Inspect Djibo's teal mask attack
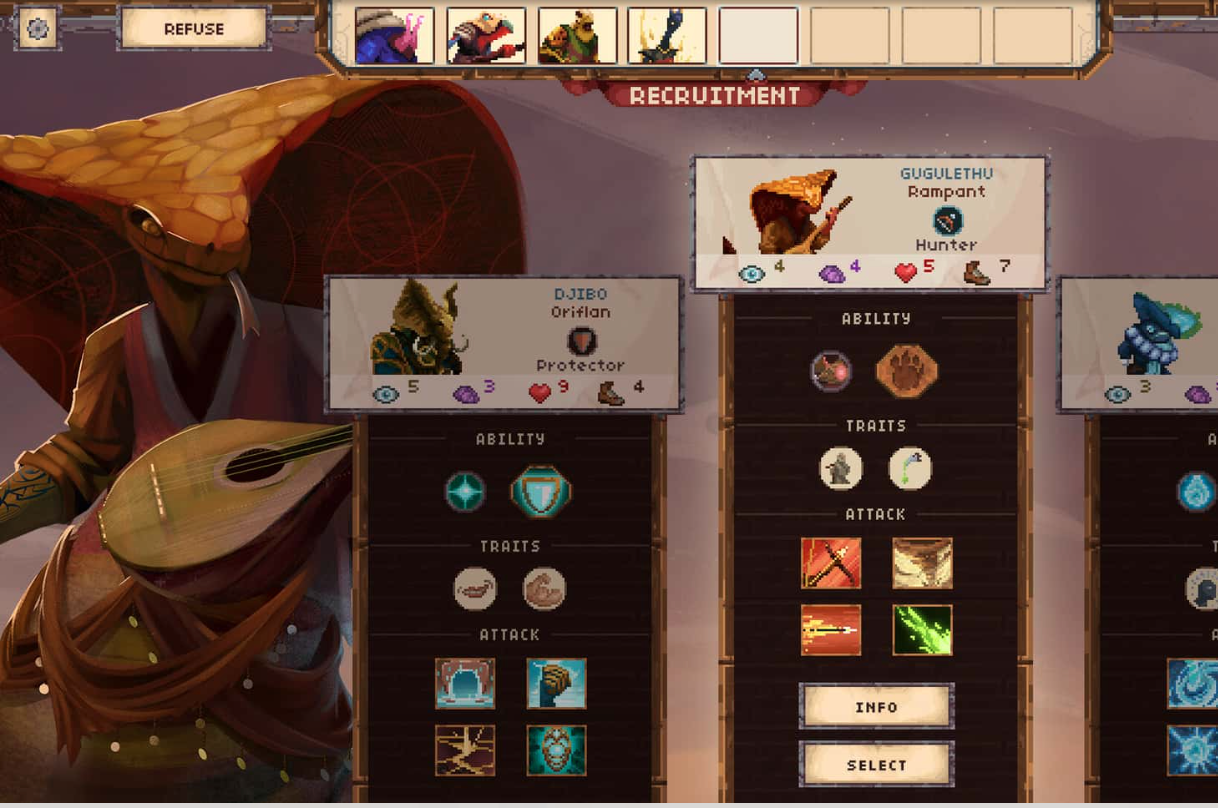 click(x=556, y=750)
